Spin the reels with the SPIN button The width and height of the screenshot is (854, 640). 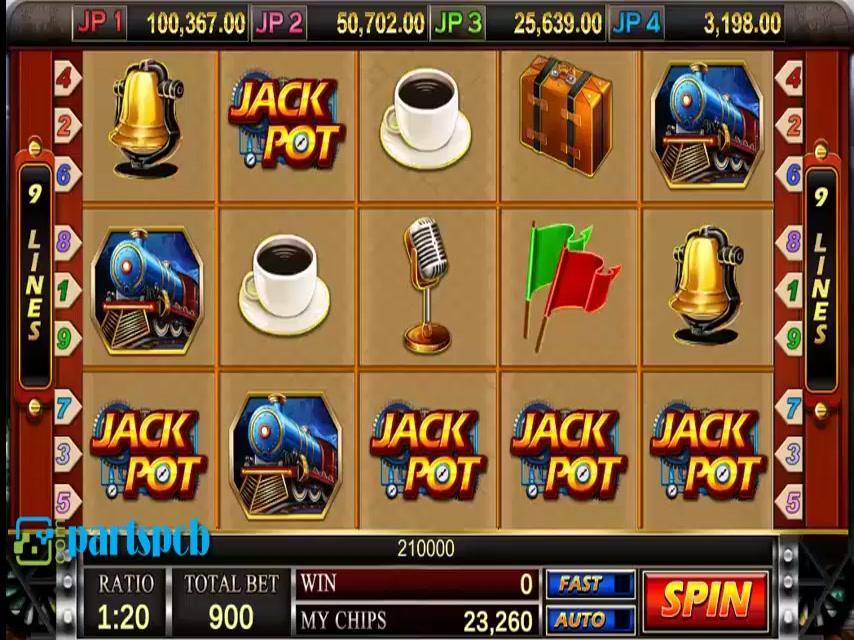[x=706, y=601]
